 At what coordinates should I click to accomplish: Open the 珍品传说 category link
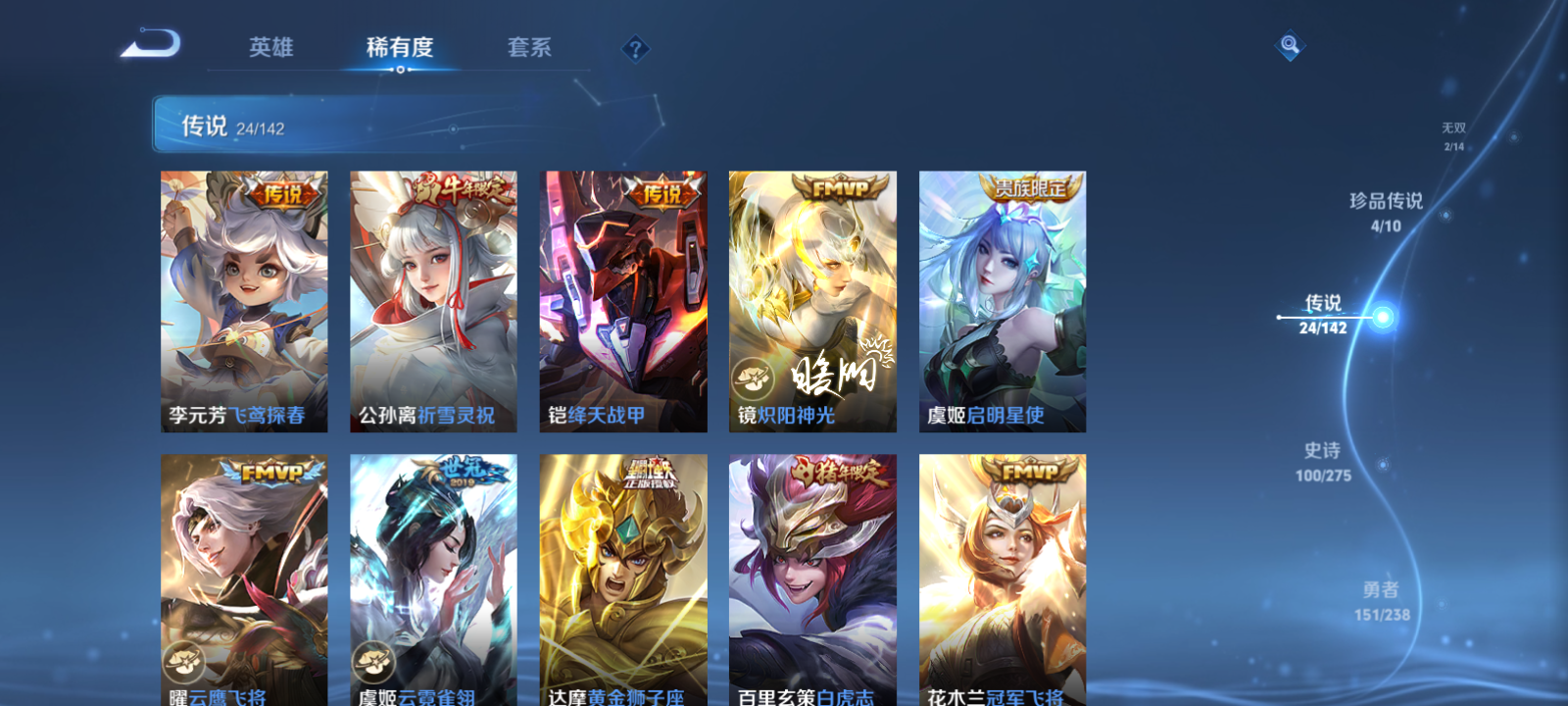[x=1387, y=209]
